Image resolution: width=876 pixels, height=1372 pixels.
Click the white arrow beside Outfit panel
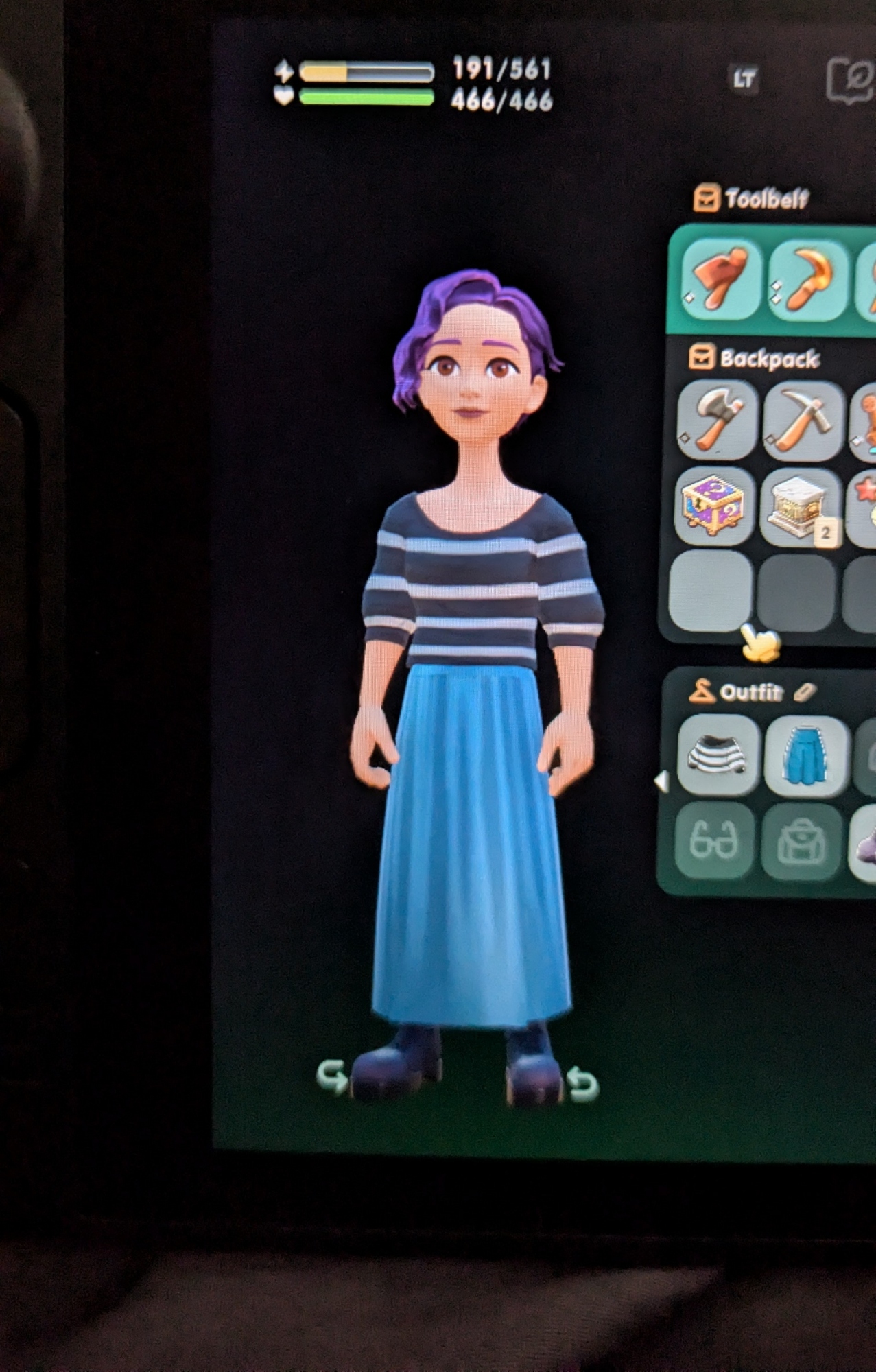pos(661,781)
